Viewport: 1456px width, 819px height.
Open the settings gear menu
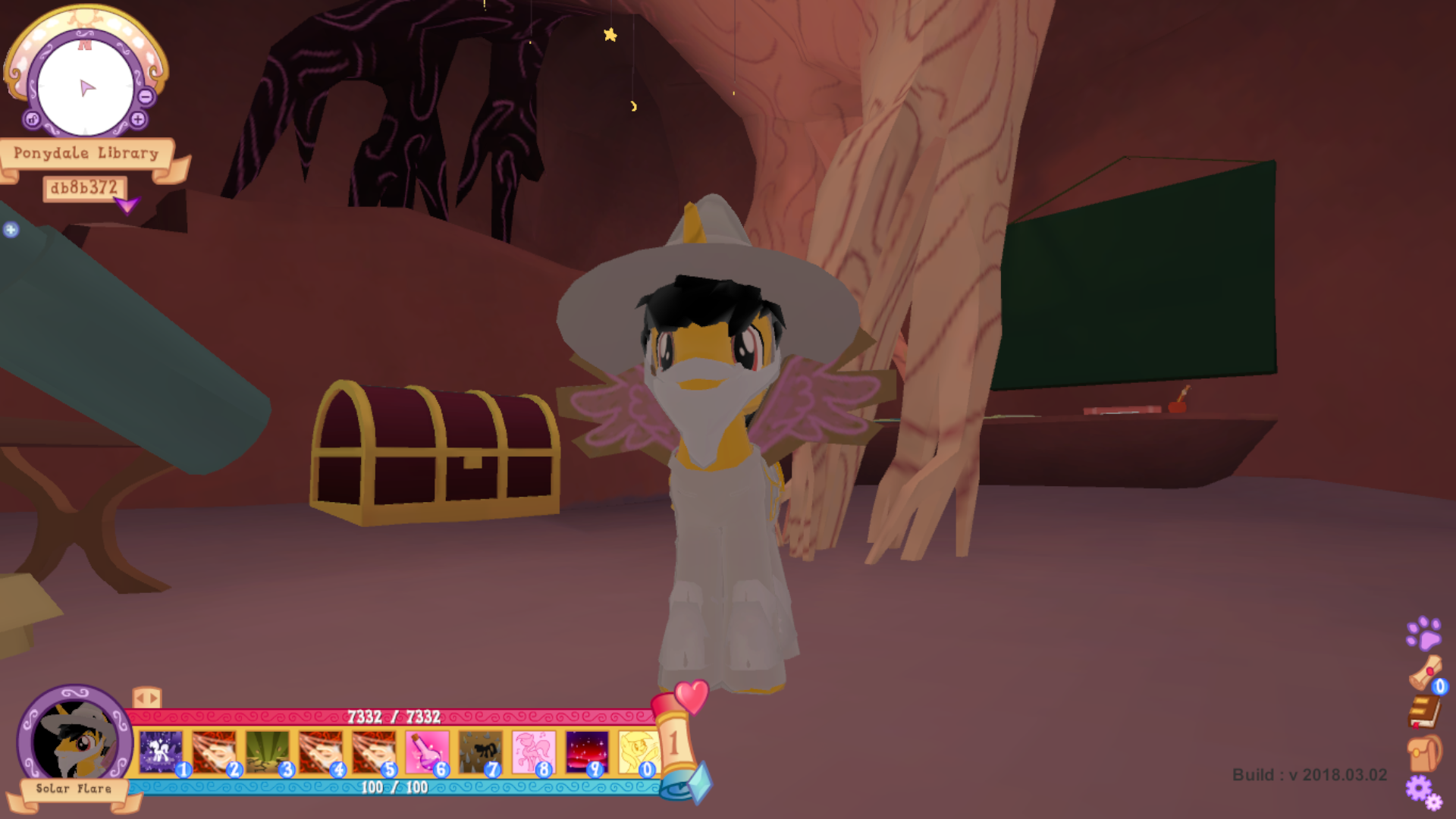pyautogui.click(x=1420, y=789)
